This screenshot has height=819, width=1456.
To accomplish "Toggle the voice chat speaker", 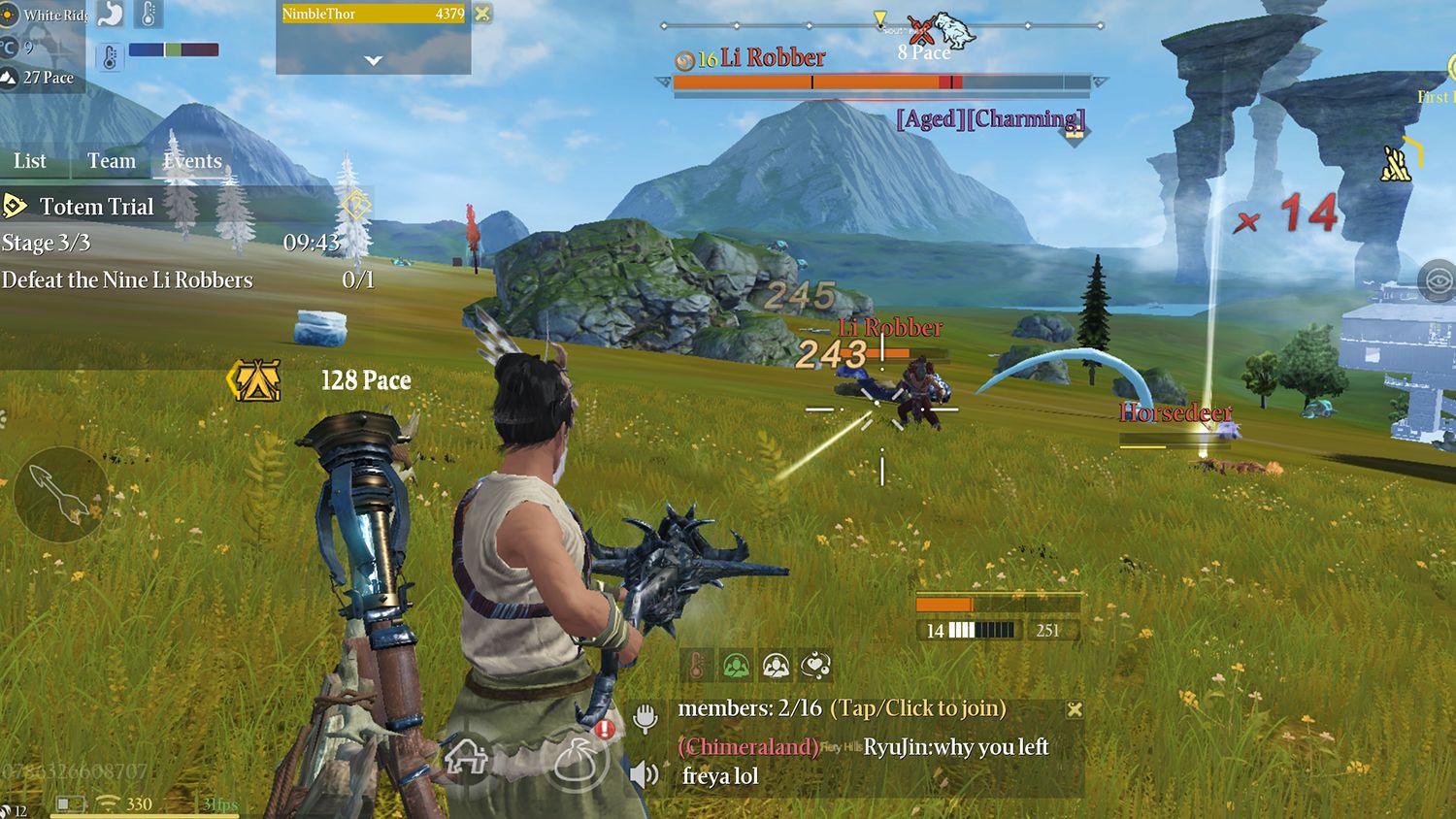I will [644, 774].
